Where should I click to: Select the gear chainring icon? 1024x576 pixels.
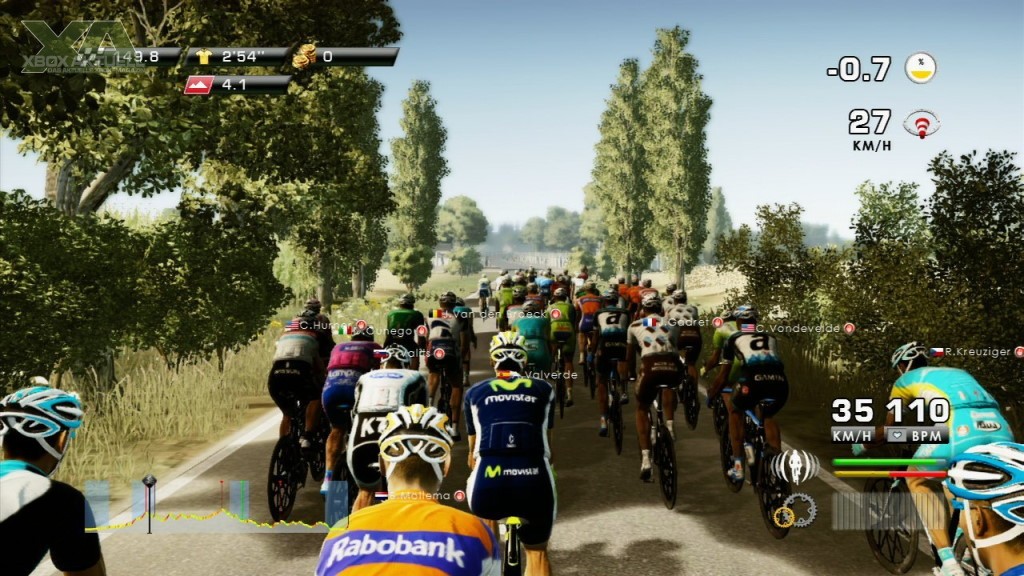pyautogui.click(x=795, y=511)
